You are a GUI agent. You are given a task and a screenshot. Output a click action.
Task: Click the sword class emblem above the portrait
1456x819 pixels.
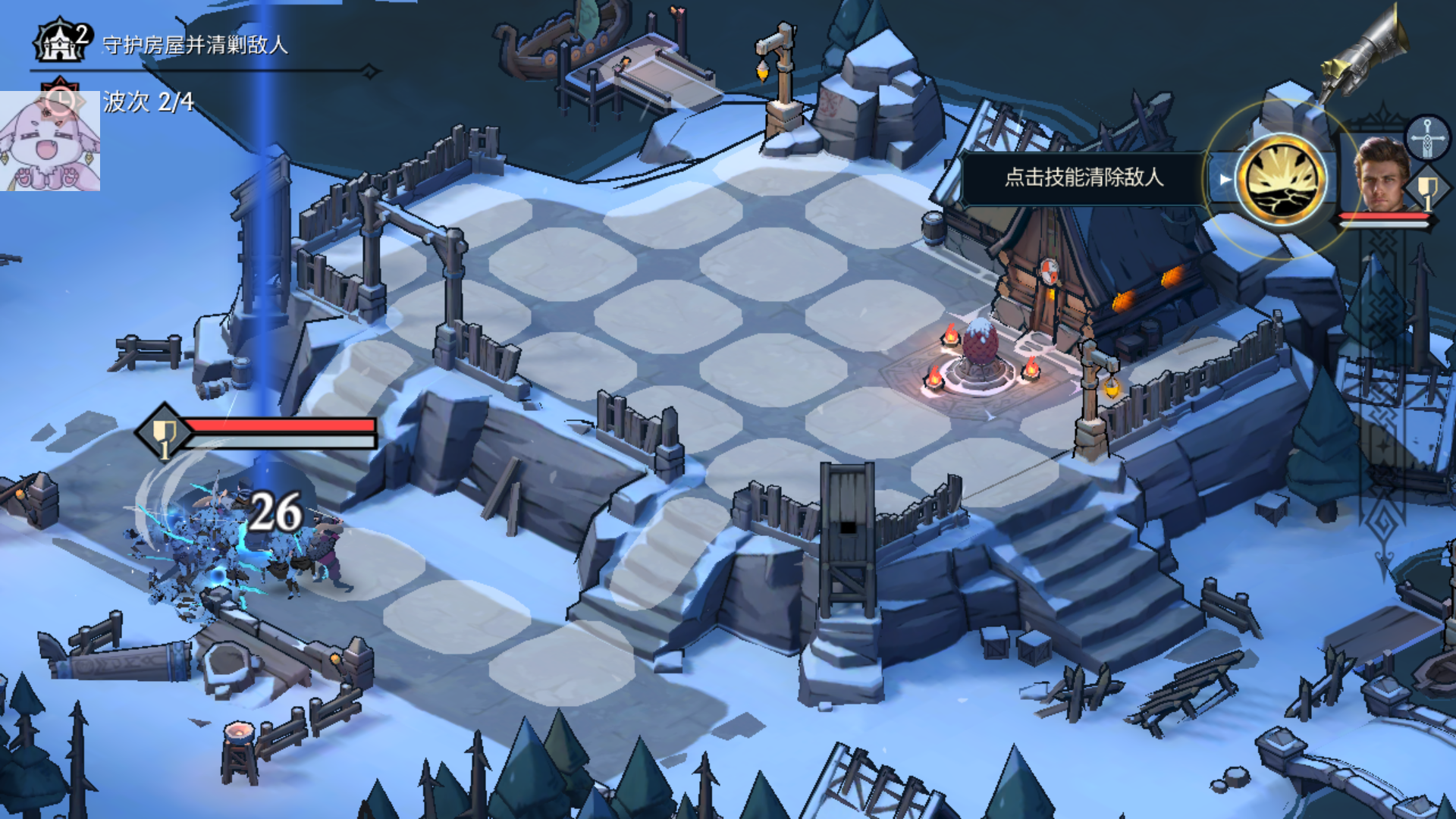tap(1426, 136)
